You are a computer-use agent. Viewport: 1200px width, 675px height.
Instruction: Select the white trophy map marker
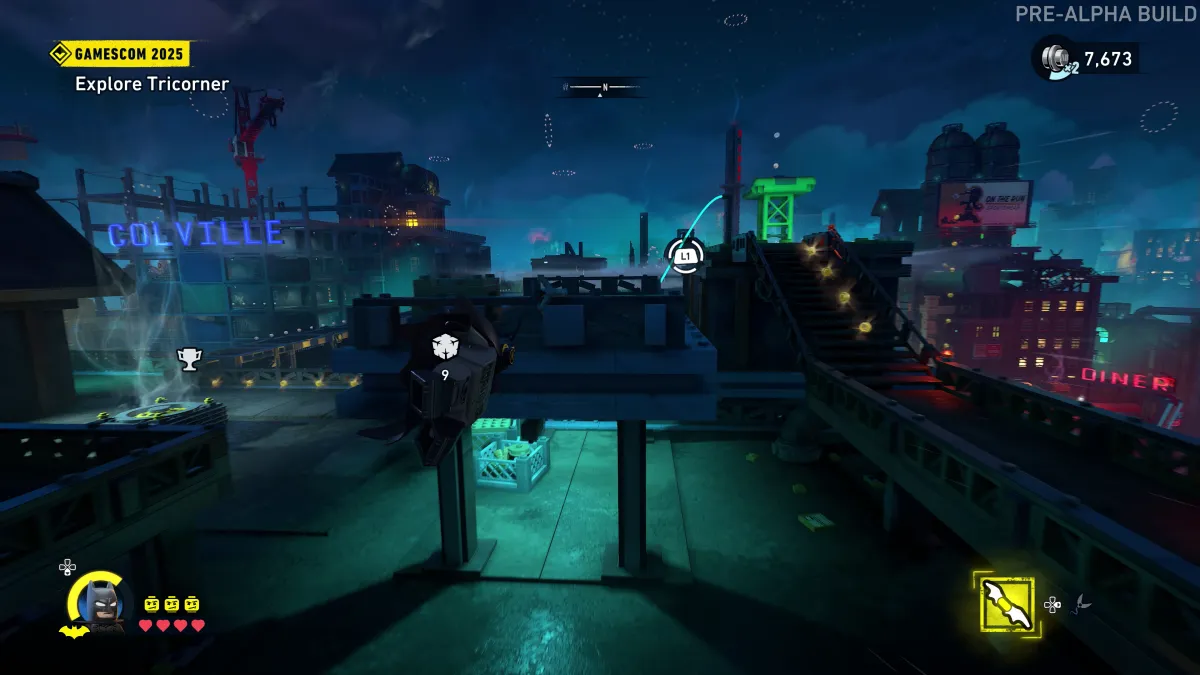(x=188, y=358)
